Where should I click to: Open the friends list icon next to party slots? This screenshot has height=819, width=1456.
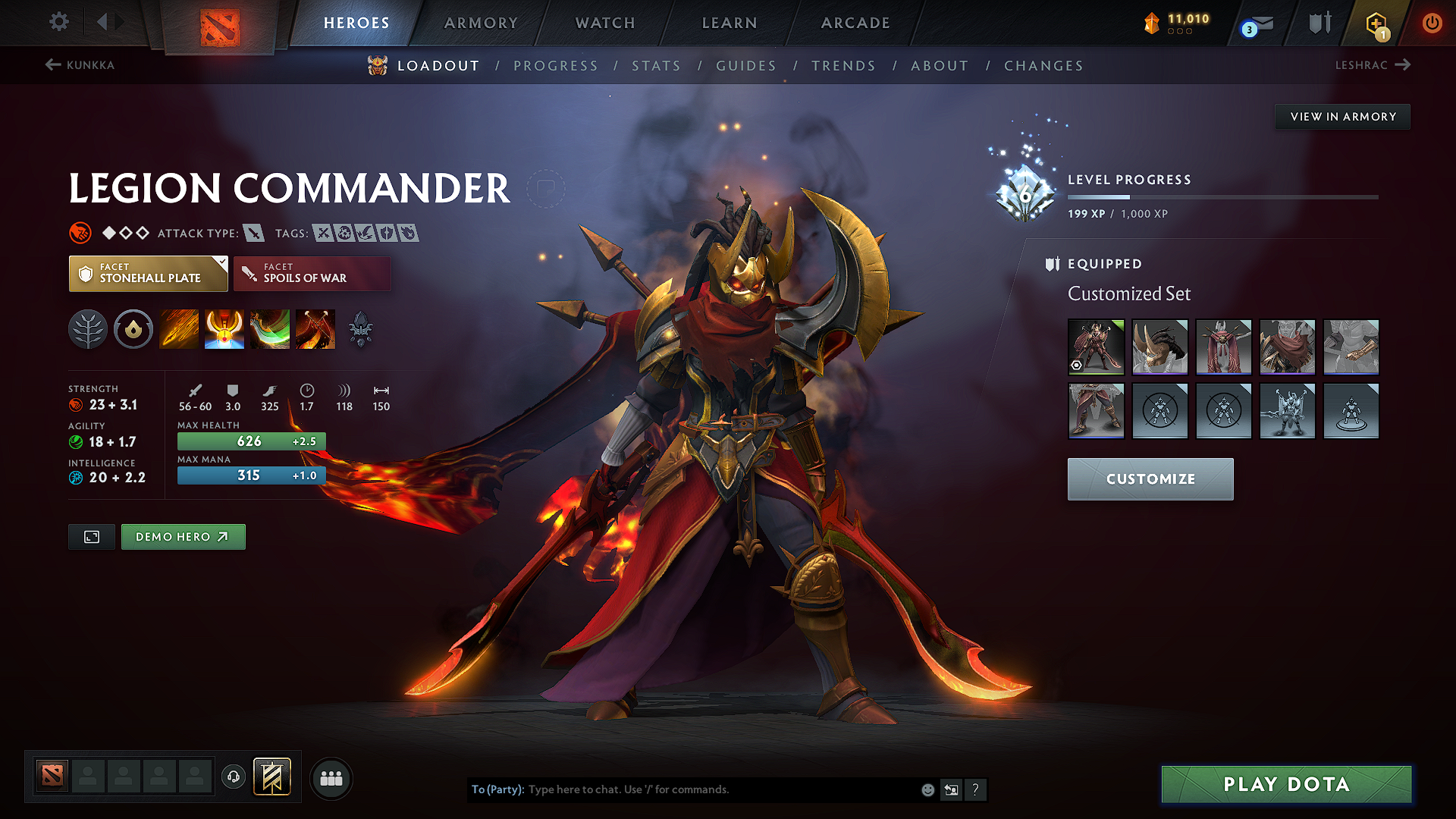point(331,777)
